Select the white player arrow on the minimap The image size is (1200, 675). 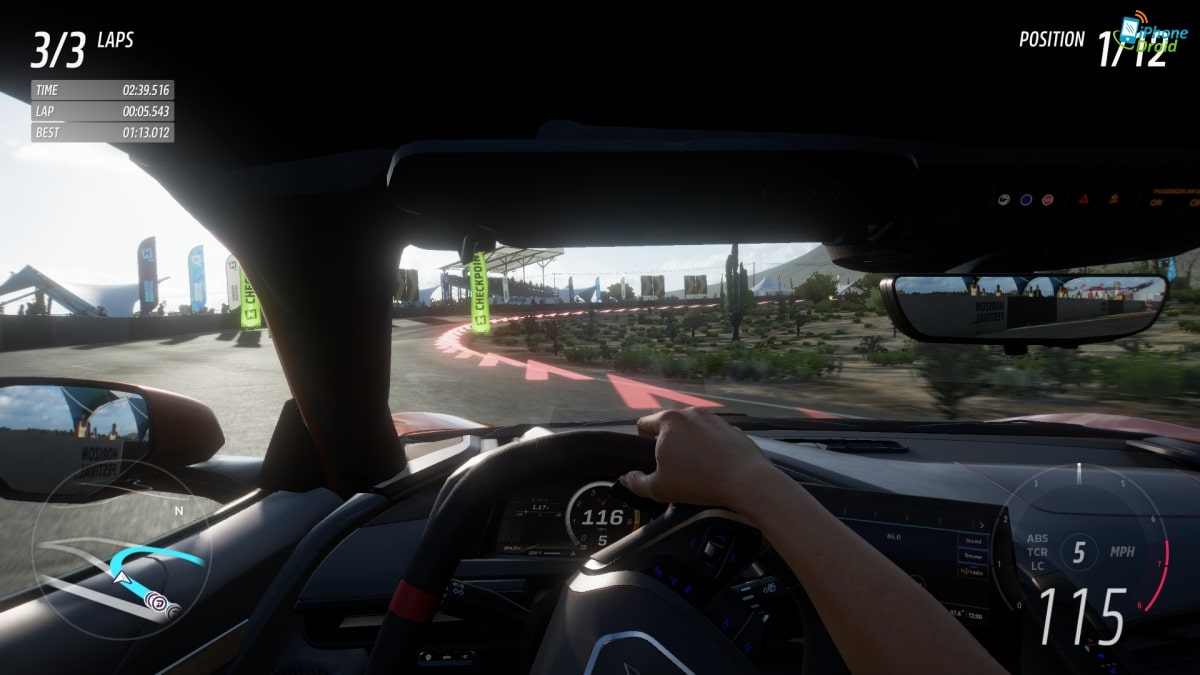point(121,576)
